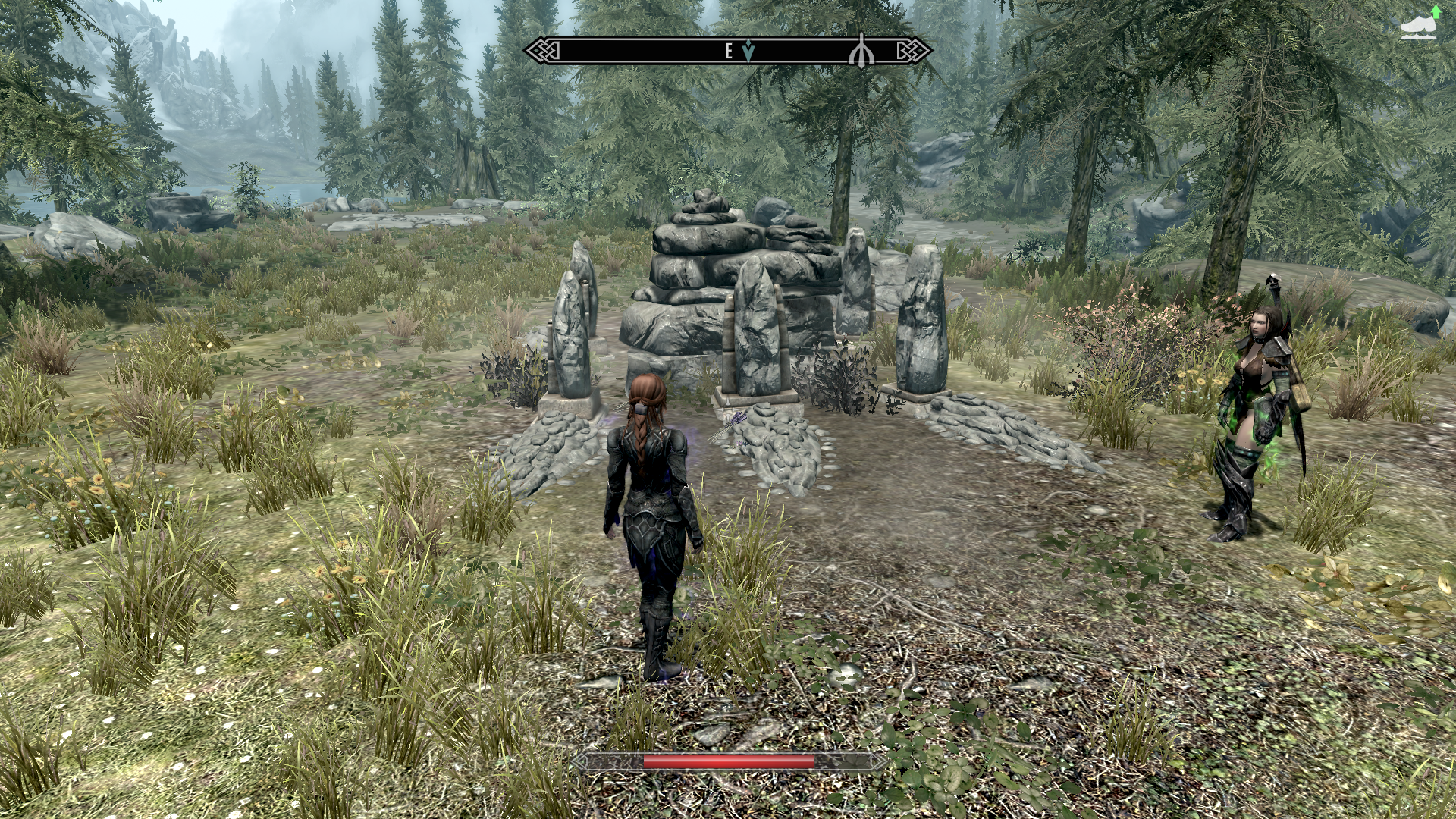Screen dimensions: 1456x819
Task: Click the teal quest marker on the compass
Action: click(749, 52)
